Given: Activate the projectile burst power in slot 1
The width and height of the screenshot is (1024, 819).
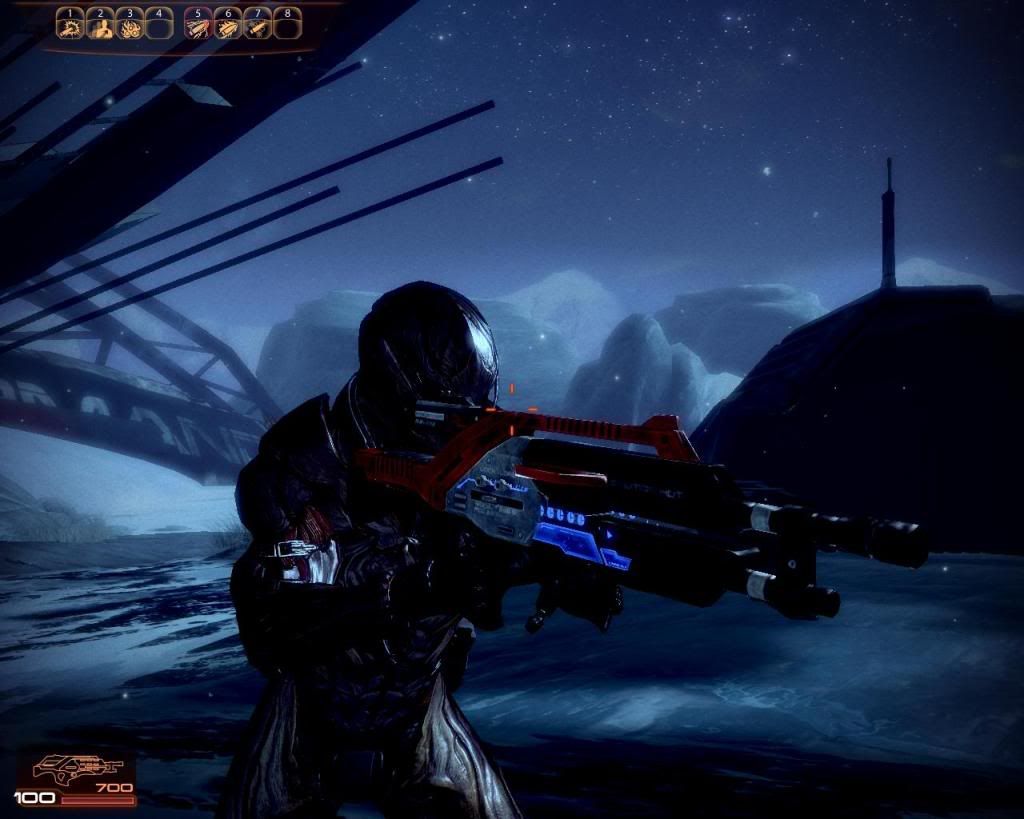Looking at the screenshot, I should (x=69, y=24).
